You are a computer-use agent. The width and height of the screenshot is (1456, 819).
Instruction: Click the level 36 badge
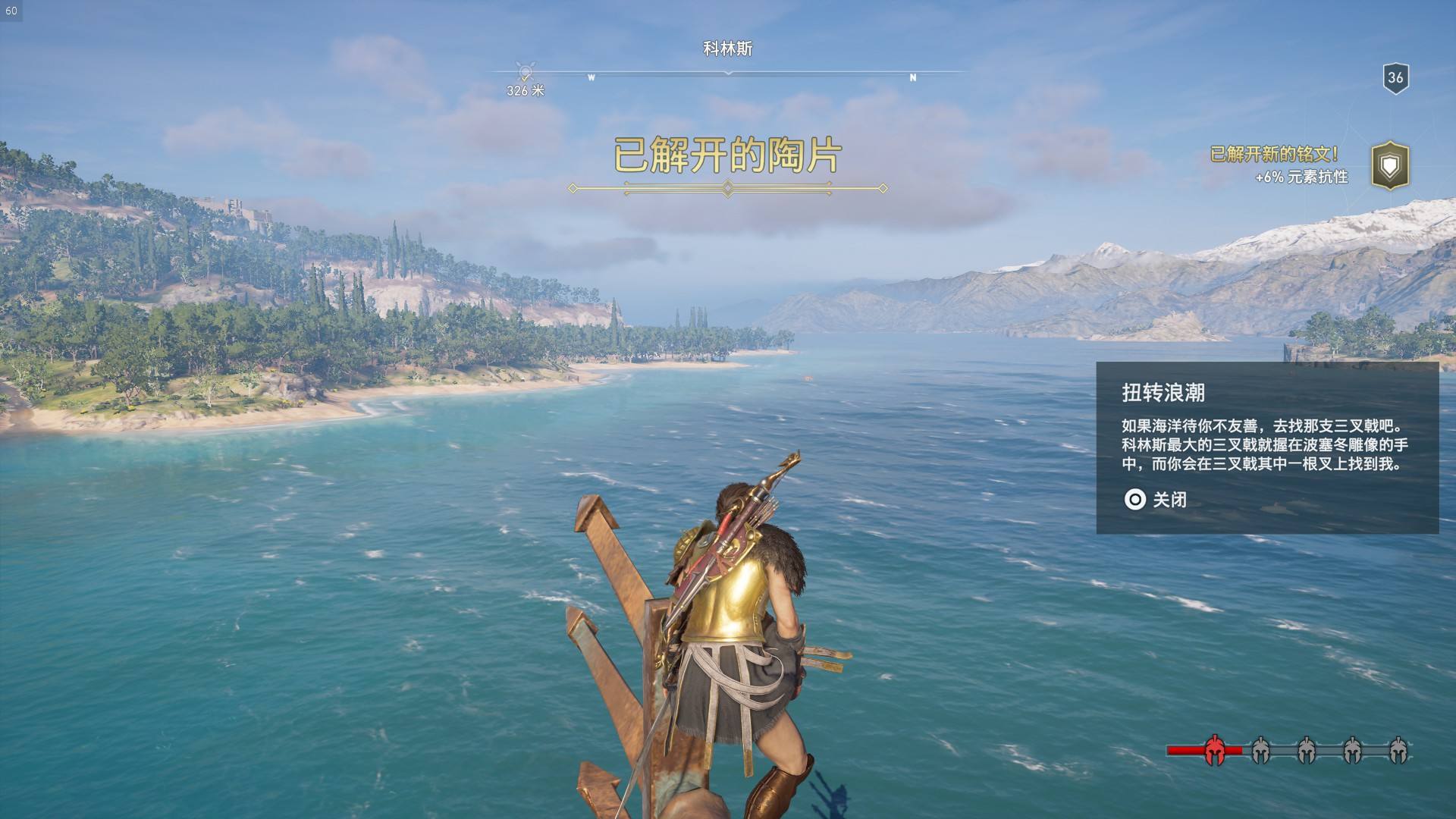pos(1395,77)
